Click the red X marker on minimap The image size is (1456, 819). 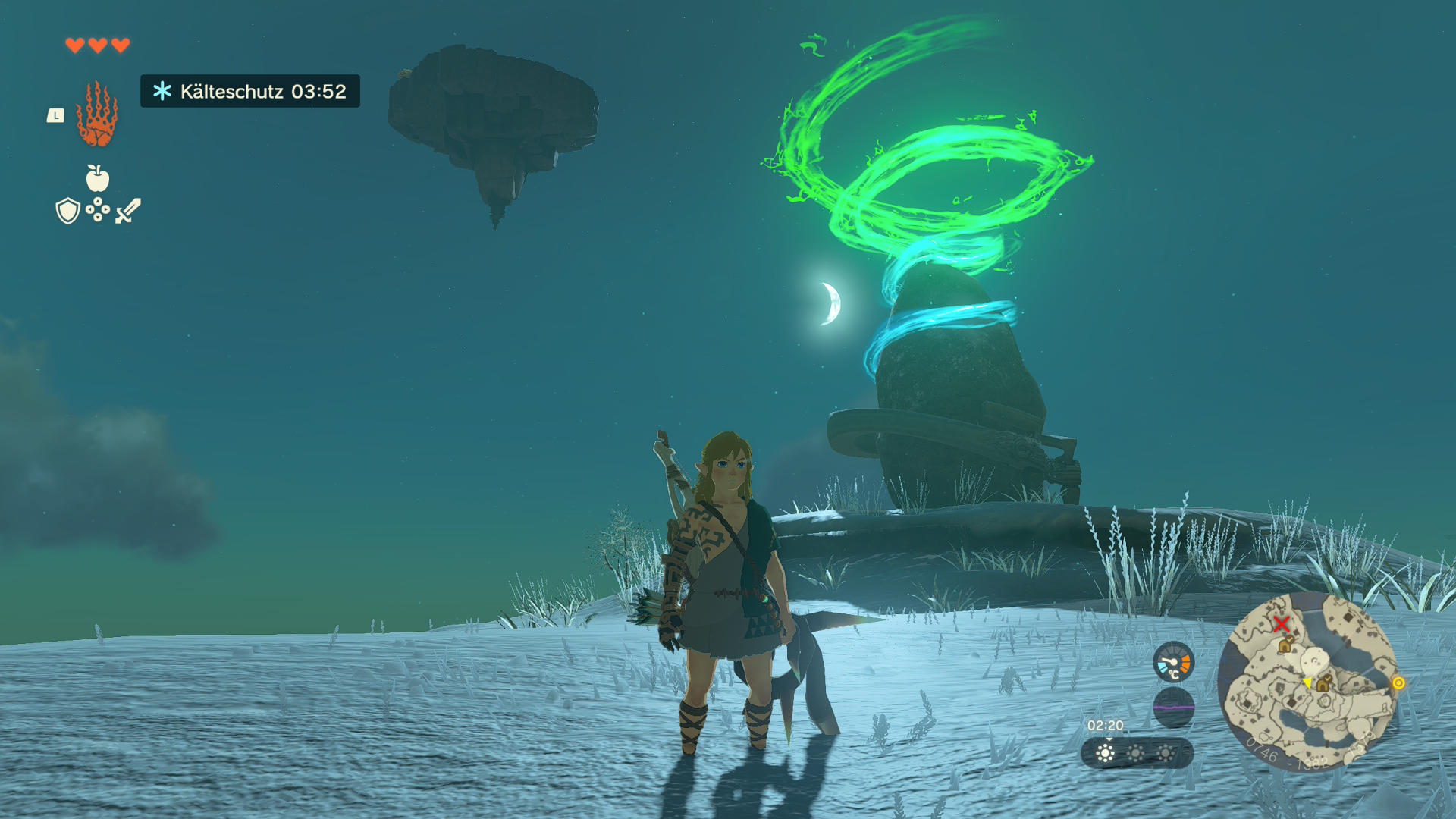click(1281, 624)
